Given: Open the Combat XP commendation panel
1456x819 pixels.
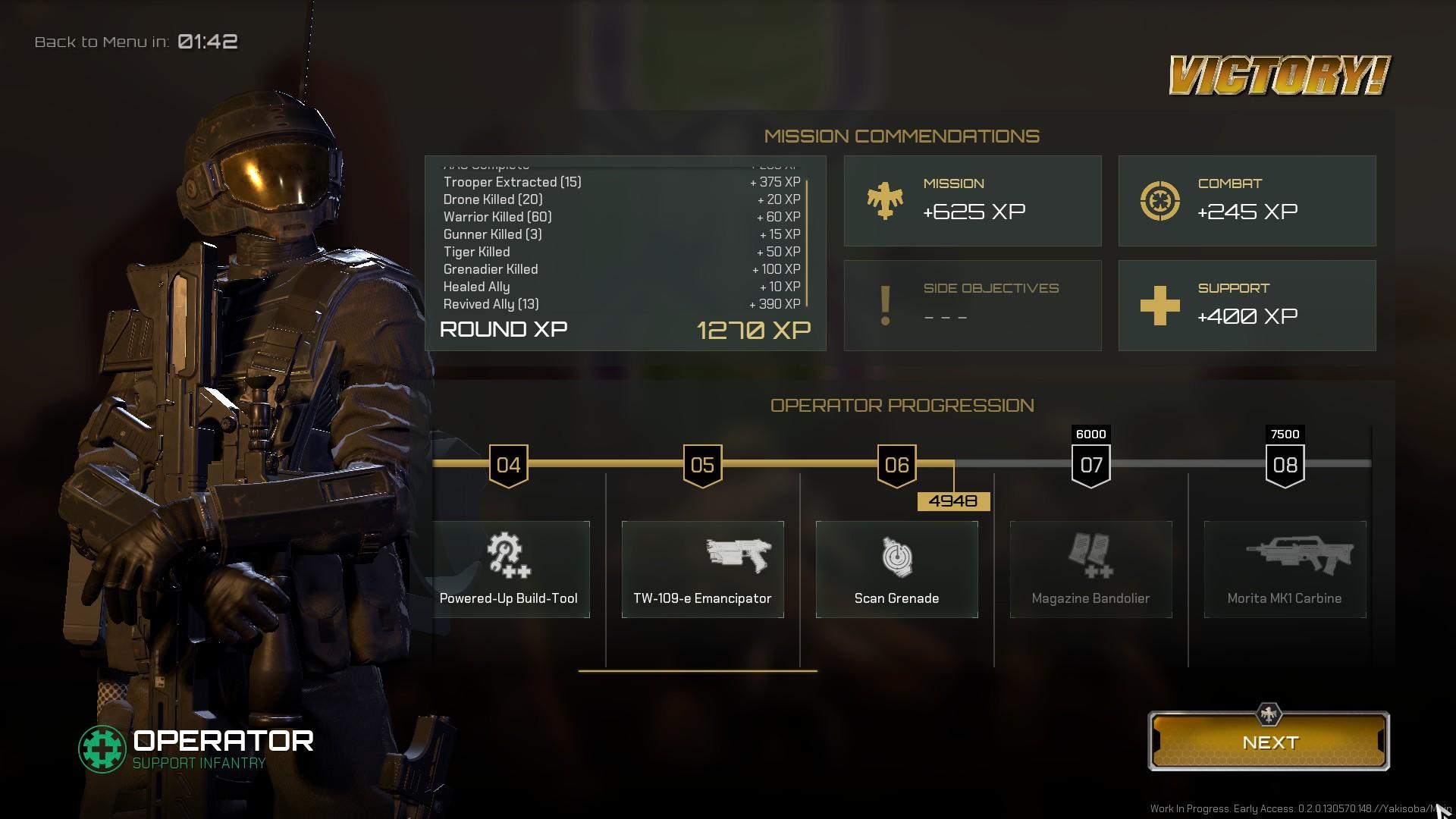Looking at the screenshot, I should 1247,201.
